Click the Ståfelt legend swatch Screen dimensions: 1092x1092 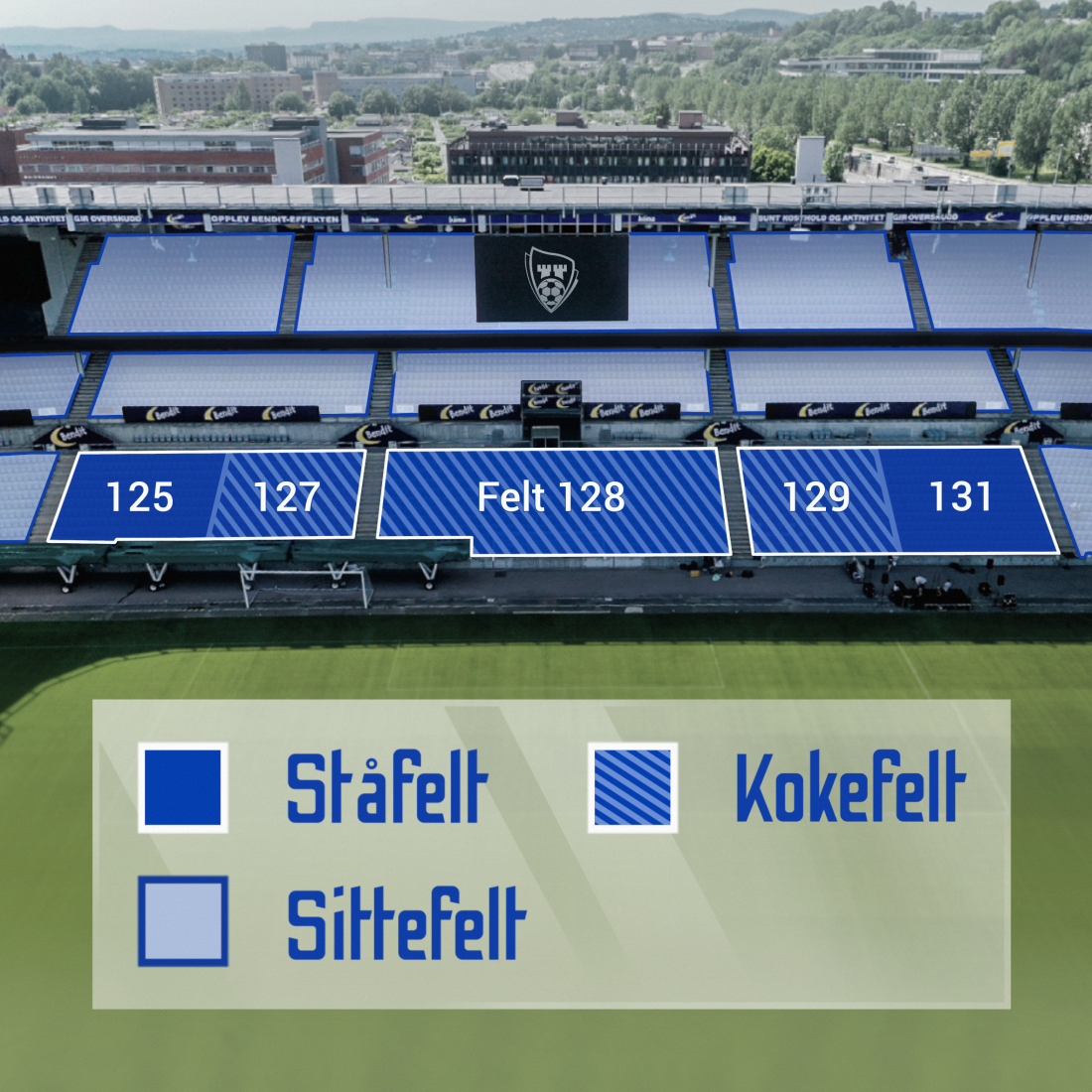[183, 787]
